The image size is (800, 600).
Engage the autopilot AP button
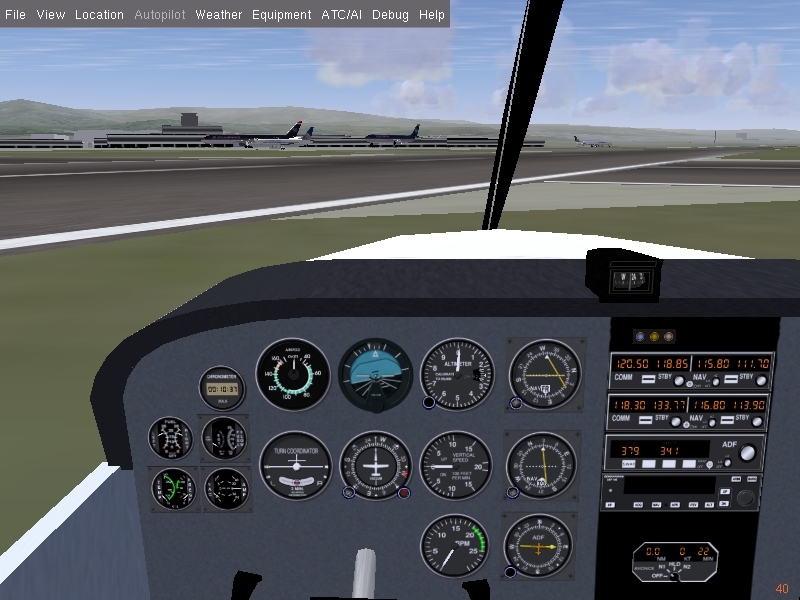click(x=611, y=505)
